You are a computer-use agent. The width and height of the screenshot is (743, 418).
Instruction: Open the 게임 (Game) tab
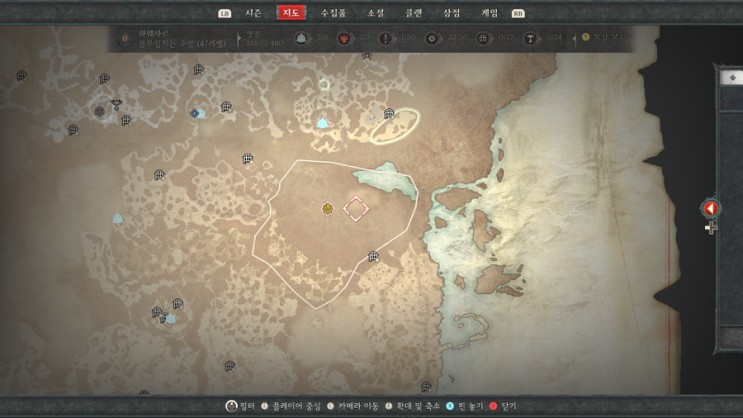pyautogui.click(x=490, y=13)
